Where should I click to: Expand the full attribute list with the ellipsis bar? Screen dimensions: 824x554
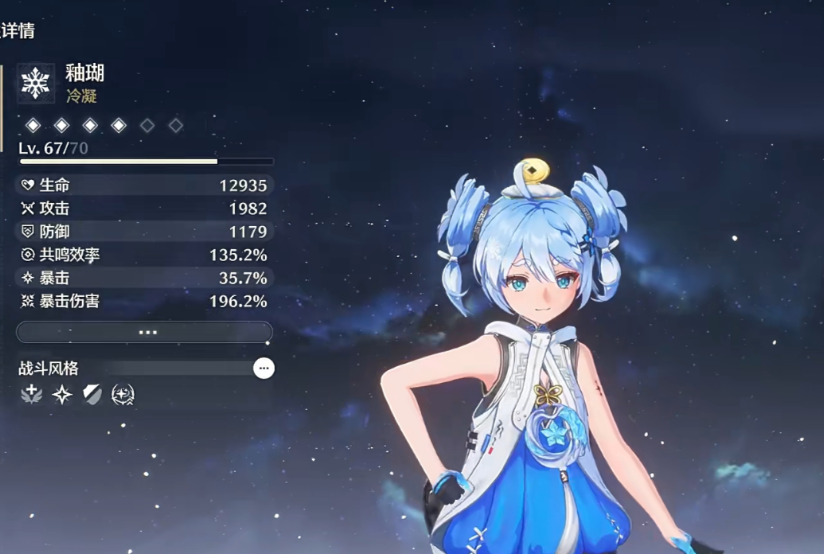click(145, 332)
